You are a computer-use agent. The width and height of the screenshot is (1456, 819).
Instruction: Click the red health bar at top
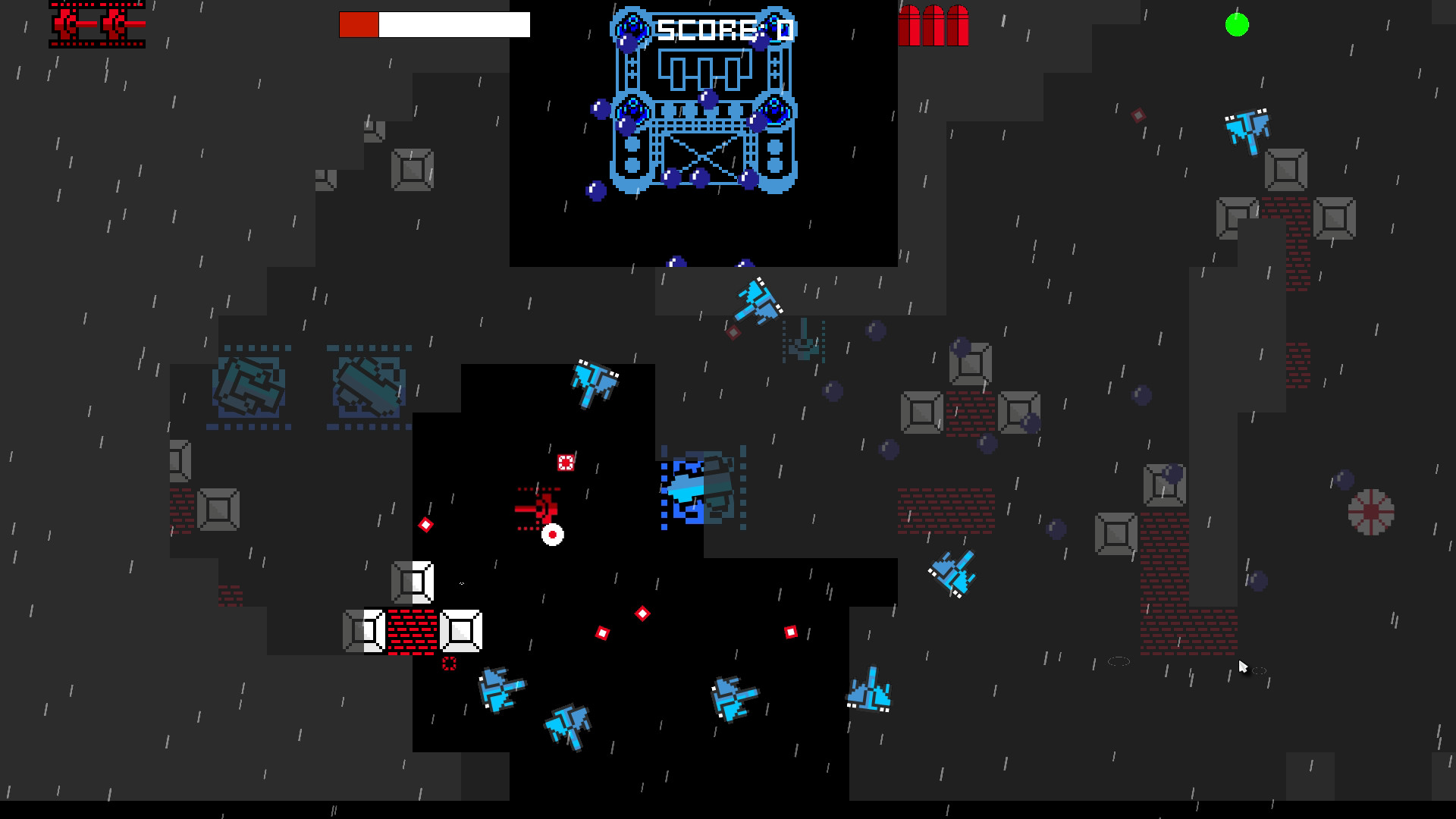pos(359,24)
